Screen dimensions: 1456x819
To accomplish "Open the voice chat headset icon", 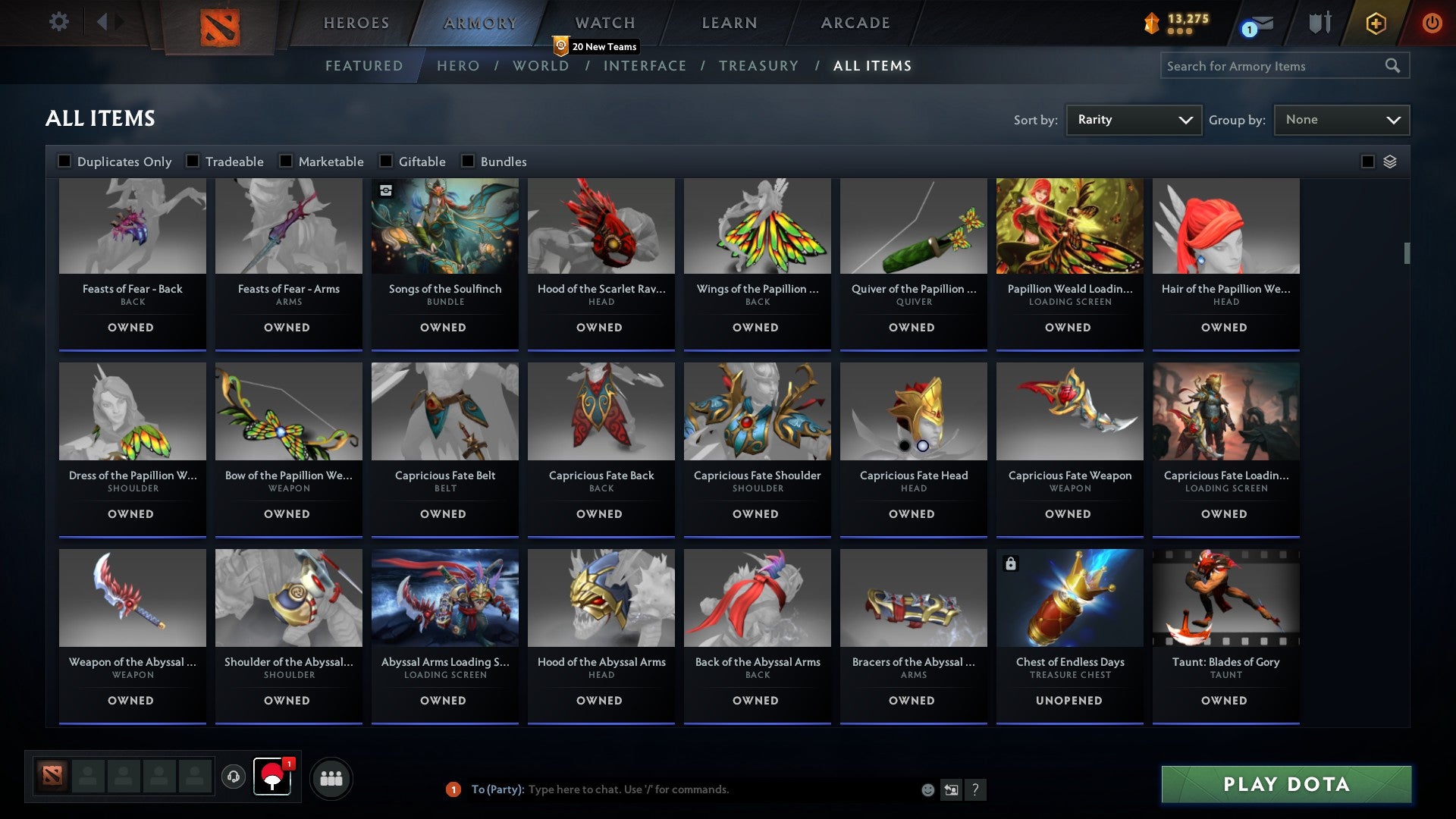I will point(233,777).
